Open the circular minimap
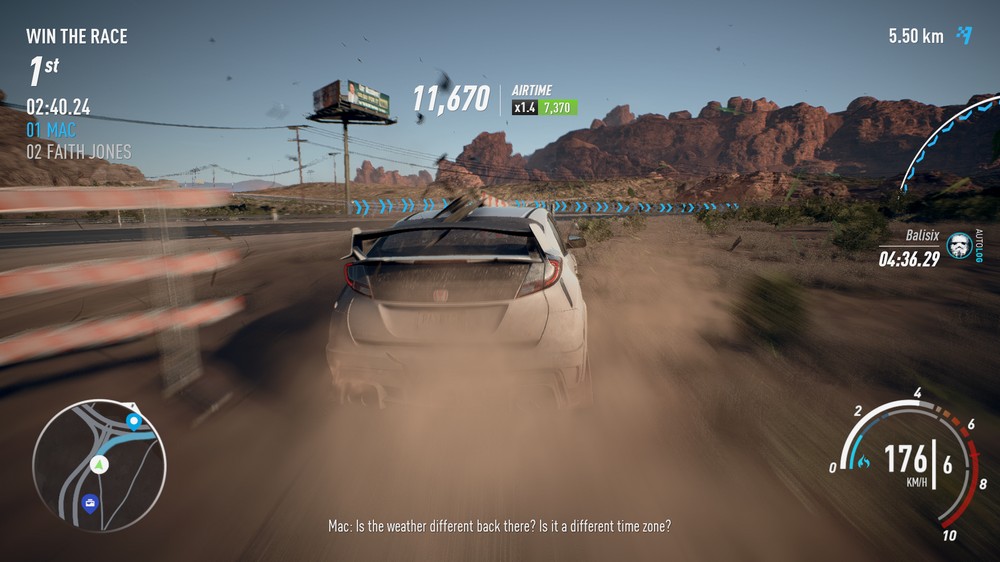Image resolution: width=1000 pixels, height=562 pixels. click(x=99, y=465)
